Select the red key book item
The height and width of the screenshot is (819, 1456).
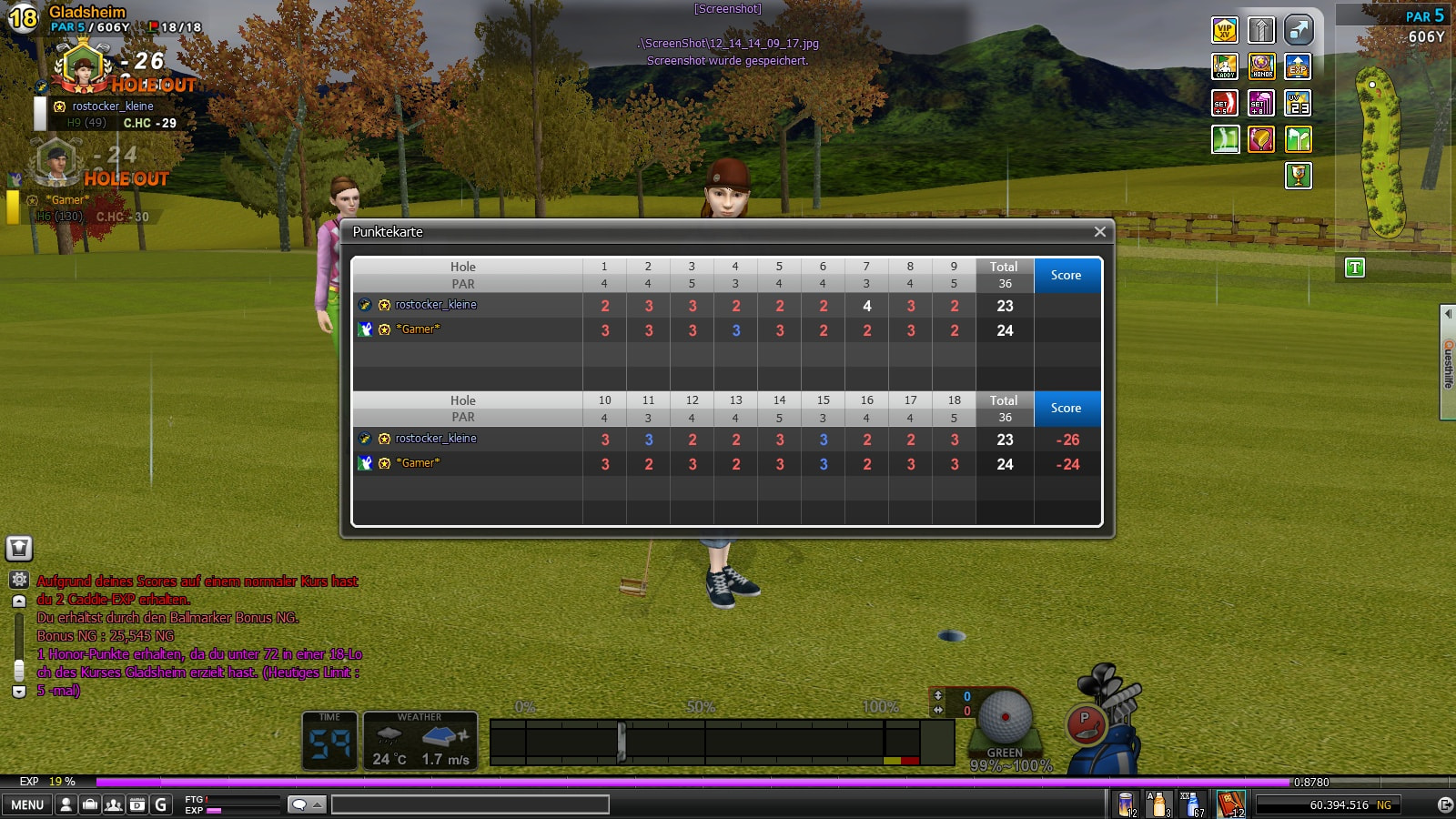(1229, 804)
